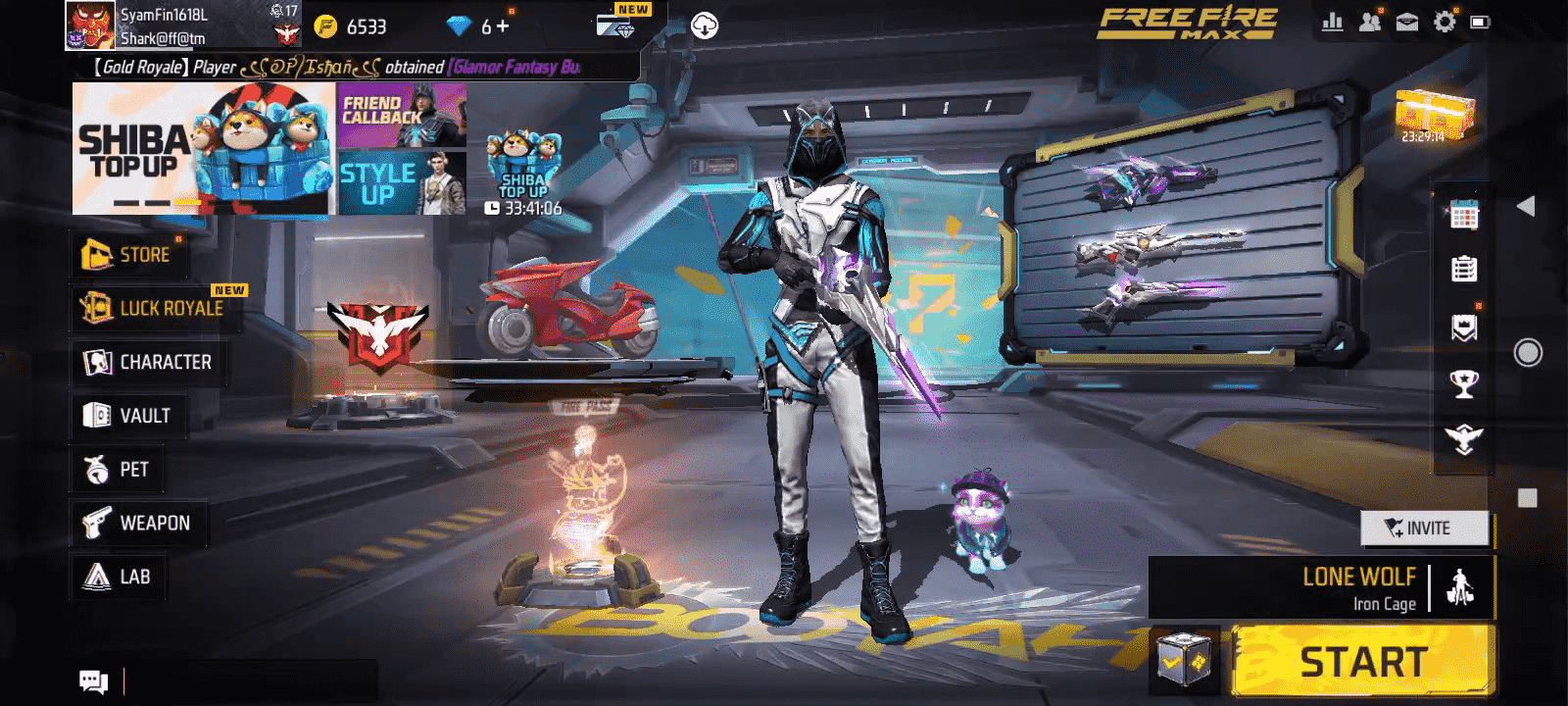The height and width of the screenshot is (706, 1568).
Task: Tap the yellow START button
Action: 1362,662
